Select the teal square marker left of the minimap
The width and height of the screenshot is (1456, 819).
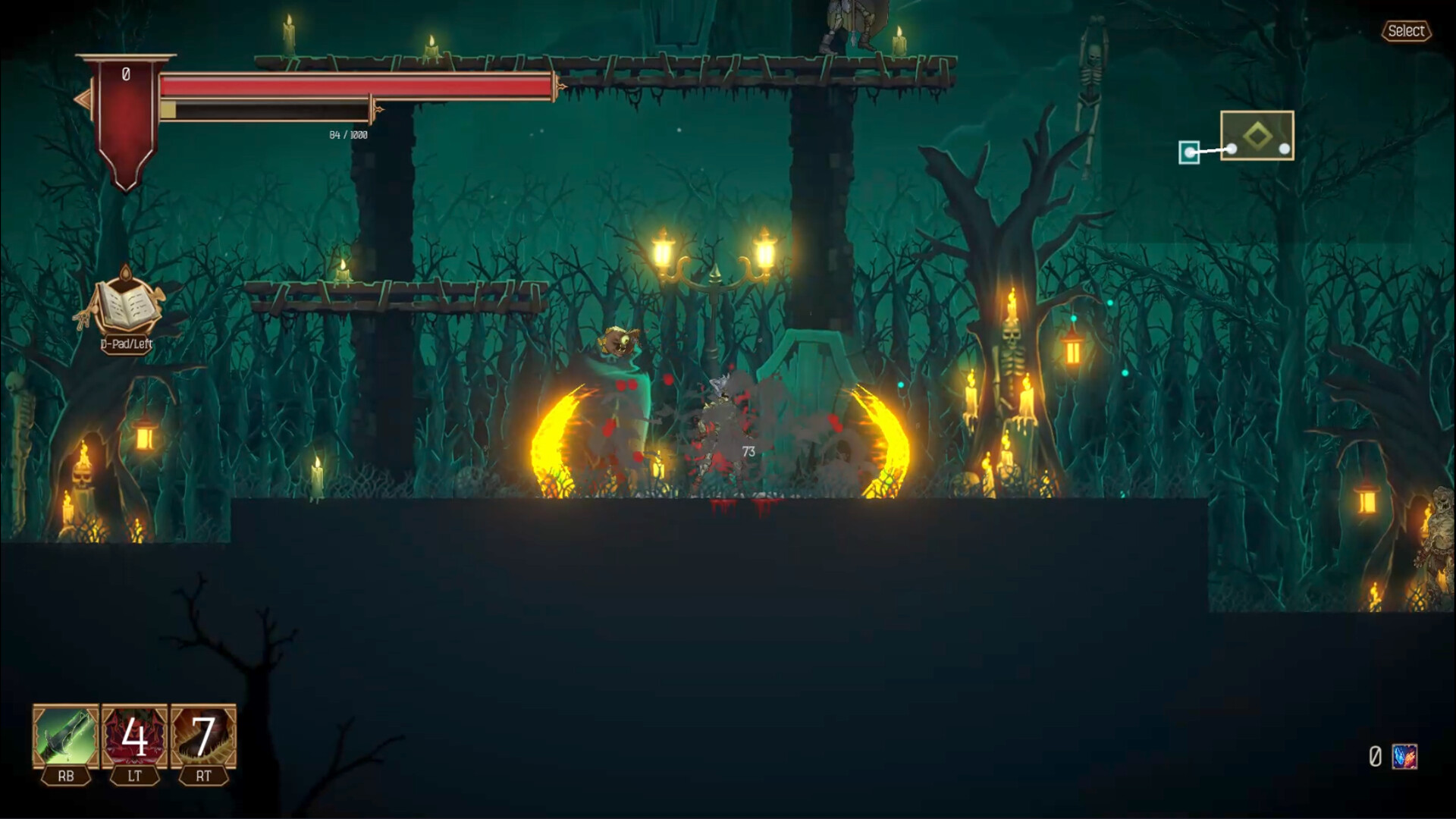coord(1191,152)
